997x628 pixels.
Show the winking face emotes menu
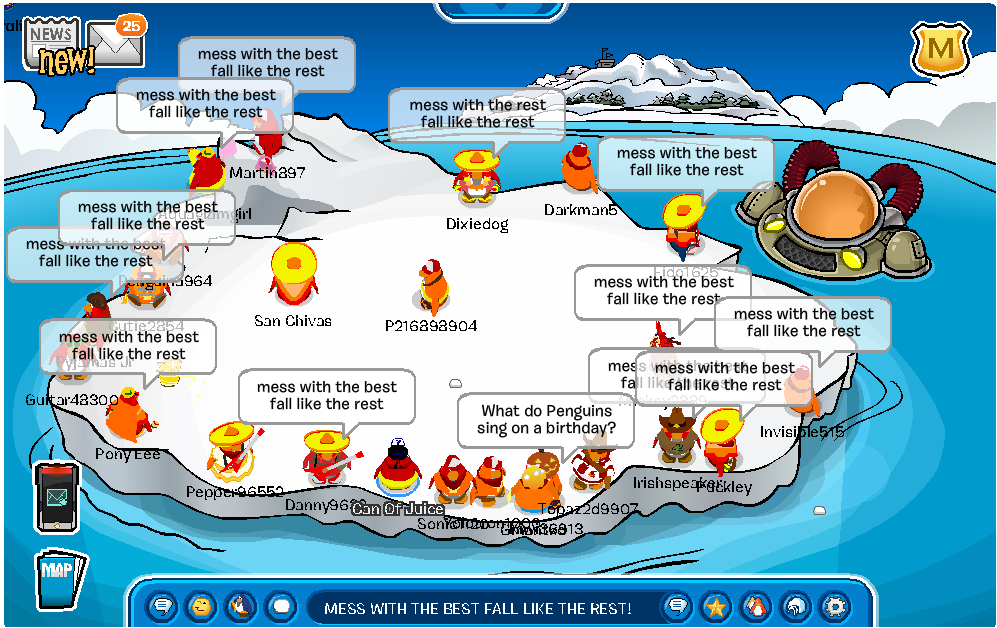pyautogui.click(x=201, y=606)
